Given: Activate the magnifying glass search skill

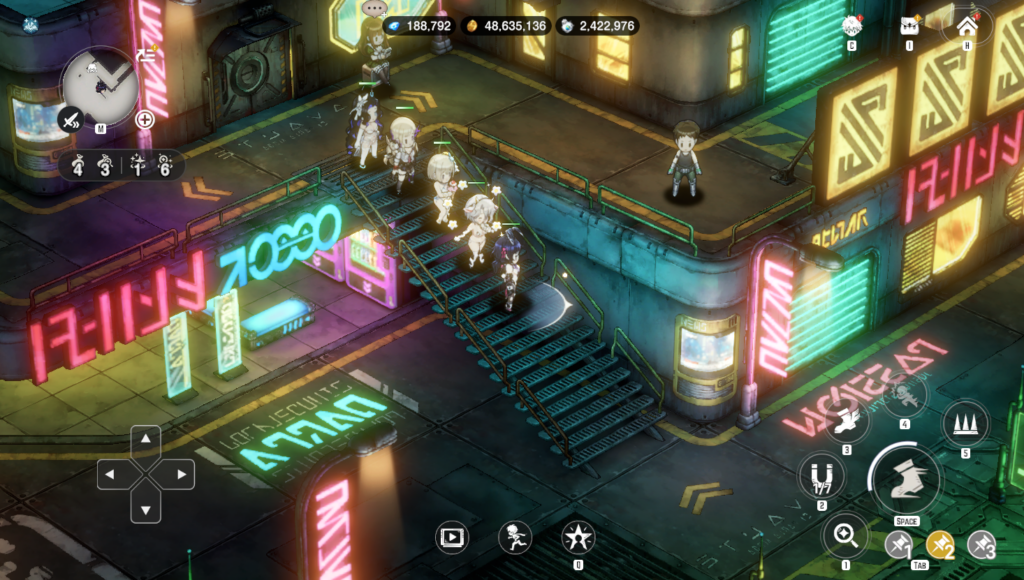Looking at the screenshot, I should (x=846, y=535).
